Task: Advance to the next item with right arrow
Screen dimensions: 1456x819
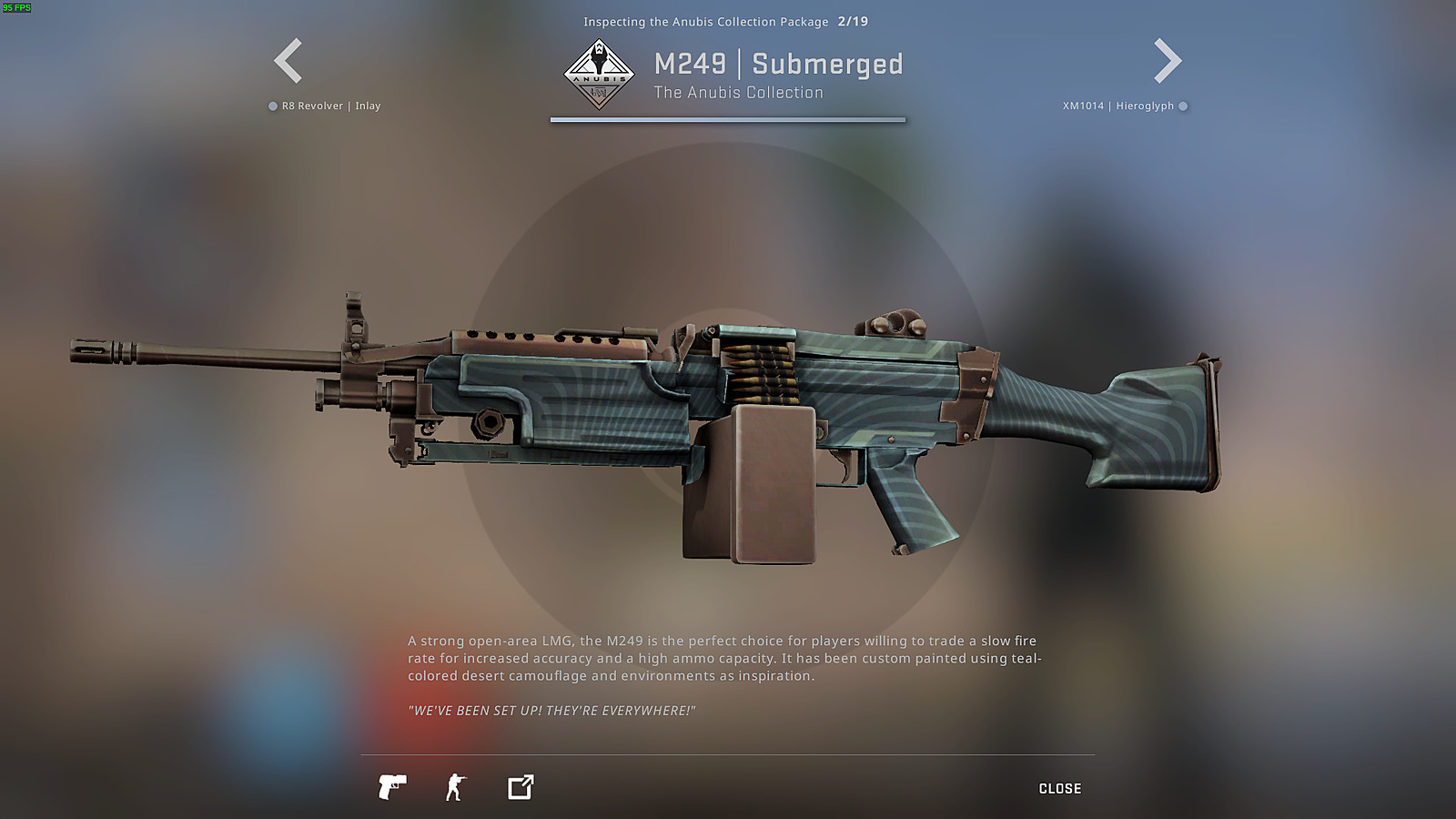Action: pos(1168,61)
